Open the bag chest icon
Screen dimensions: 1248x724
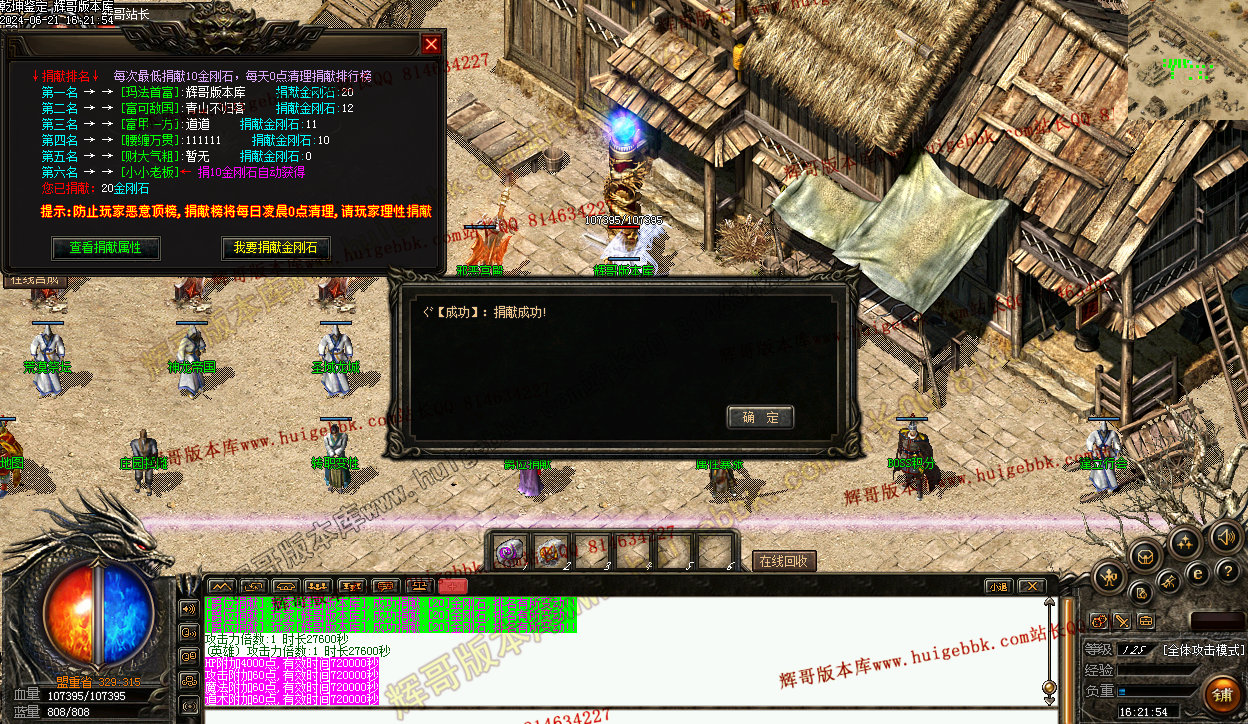(1146, 556)
